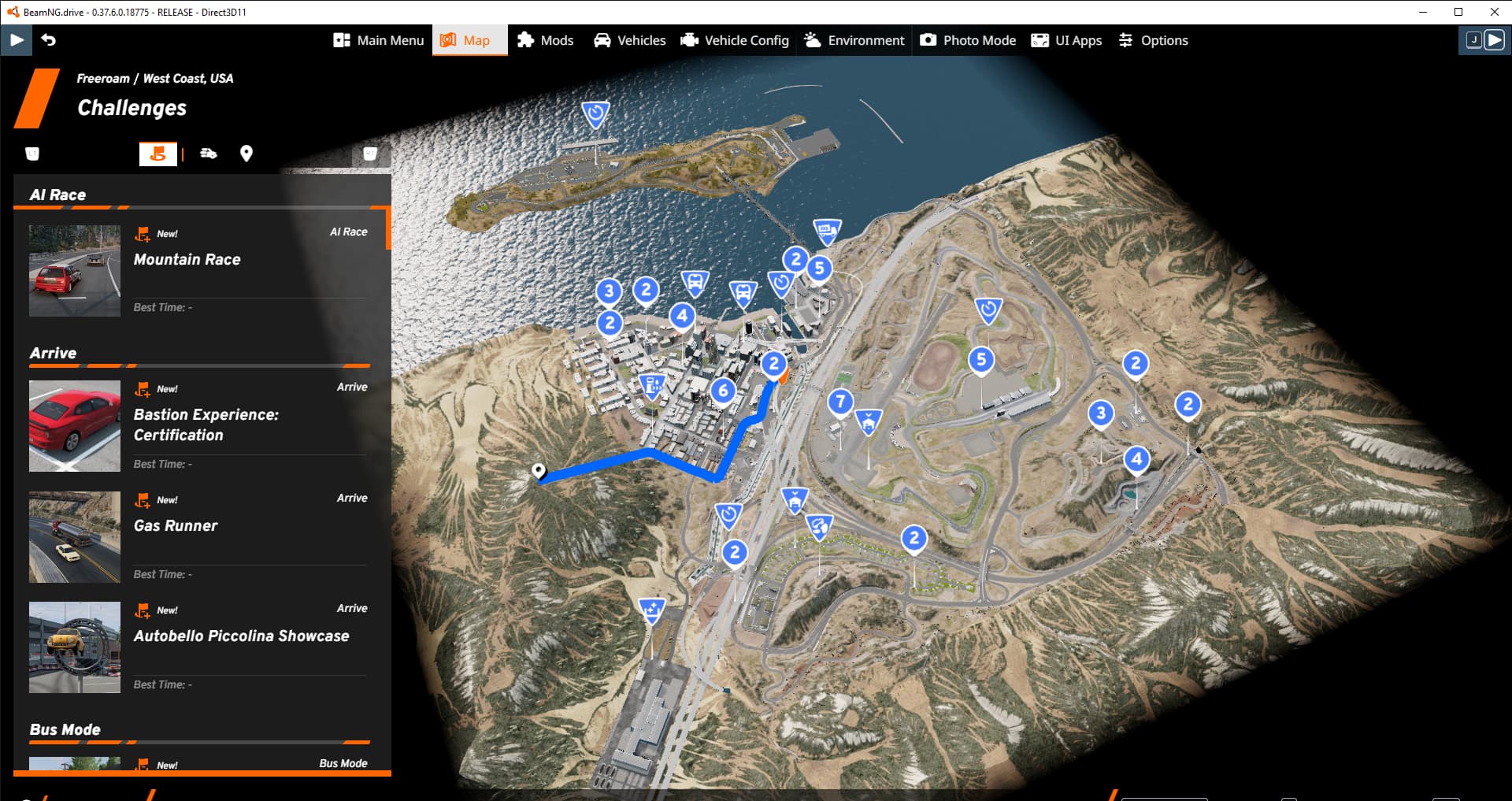Switch to the location pin filter tab
1512x801 pixels.
246,154
